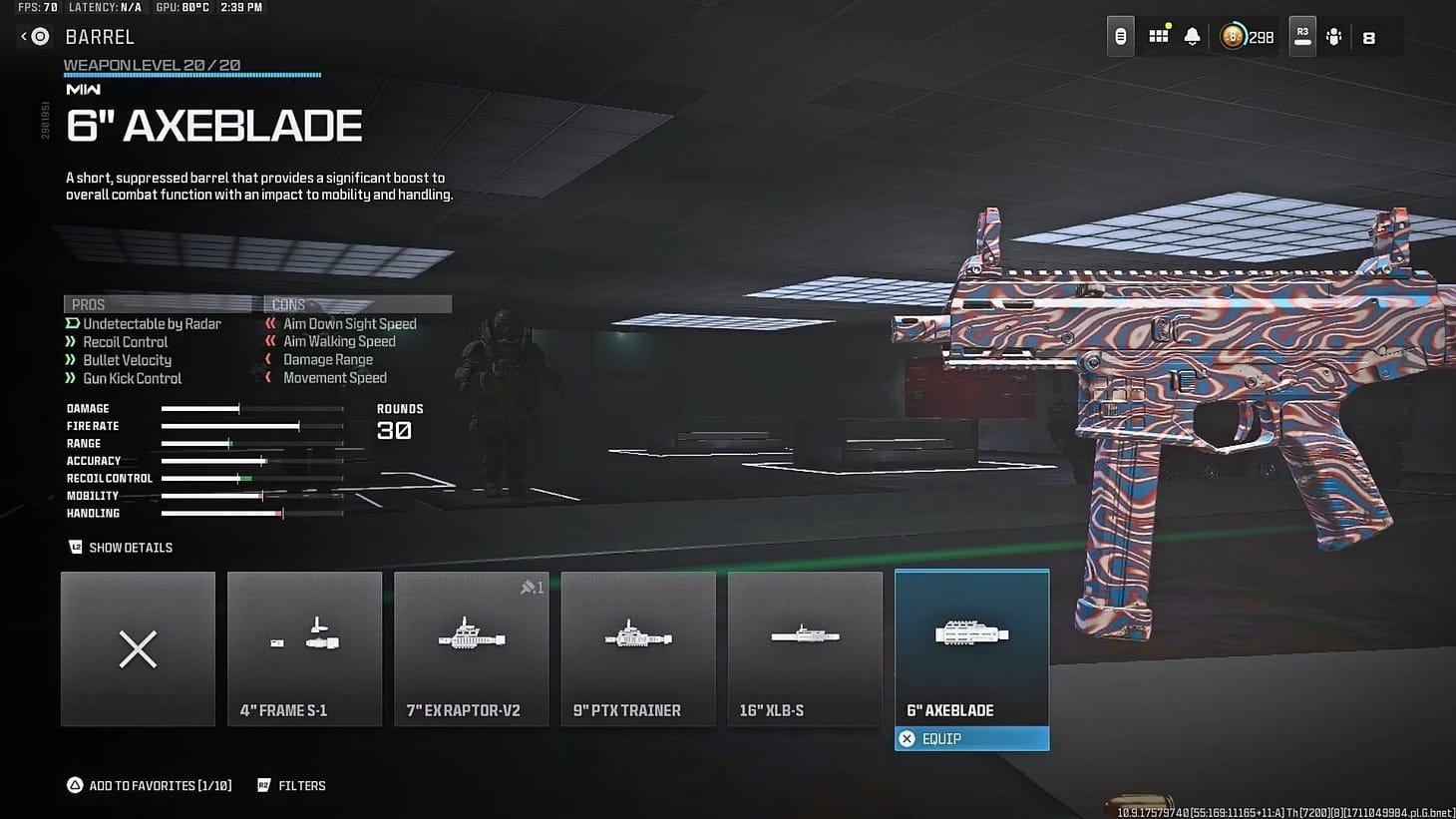Click the CoD Points coin icon
The image size is (1456, 819).
(1232, 36)
